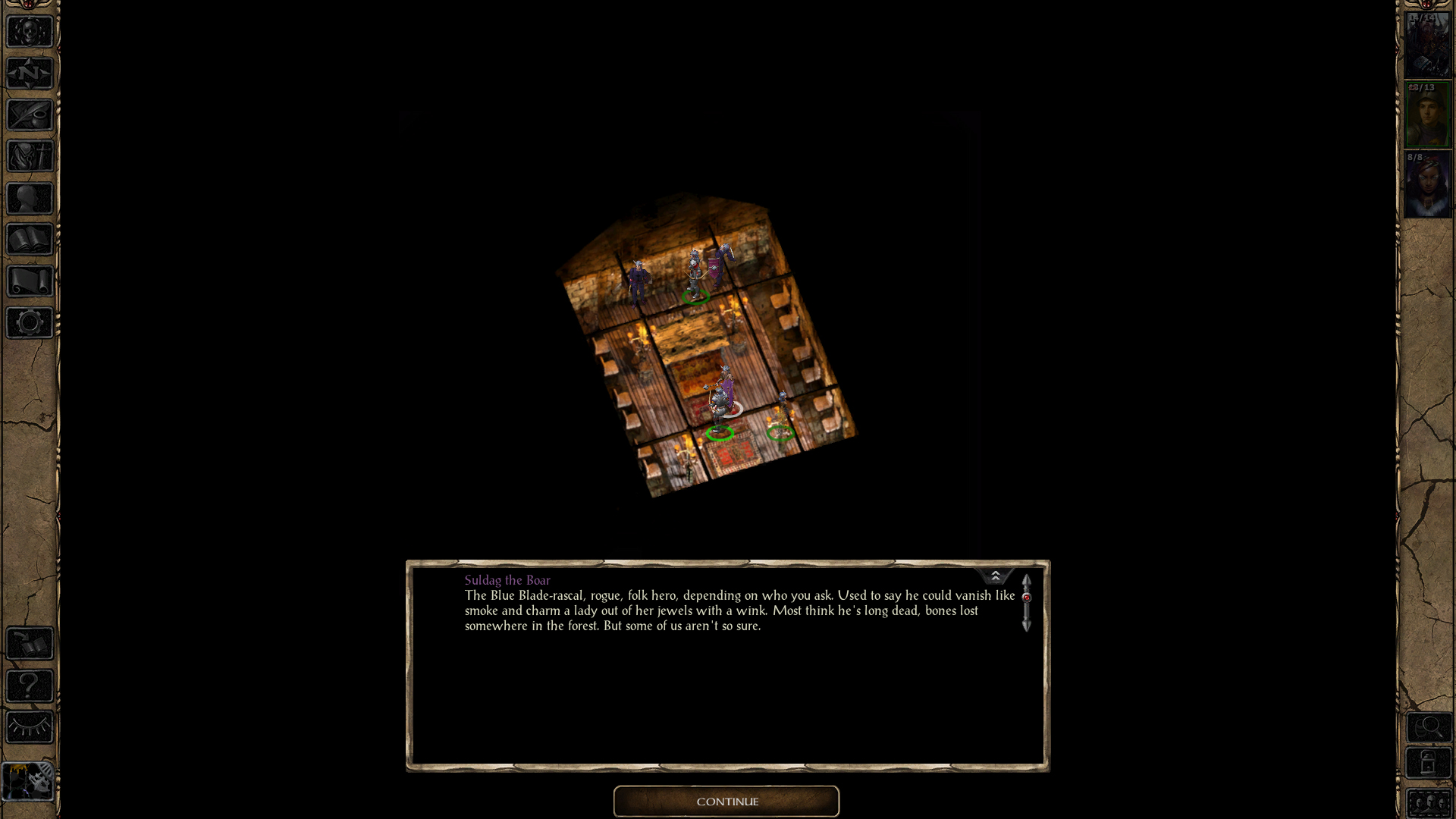Screen dimensions: 1456x819
Task: Open the inventory with the armor and sword icon
Action: pyautogui.click(x=30, y=157)
